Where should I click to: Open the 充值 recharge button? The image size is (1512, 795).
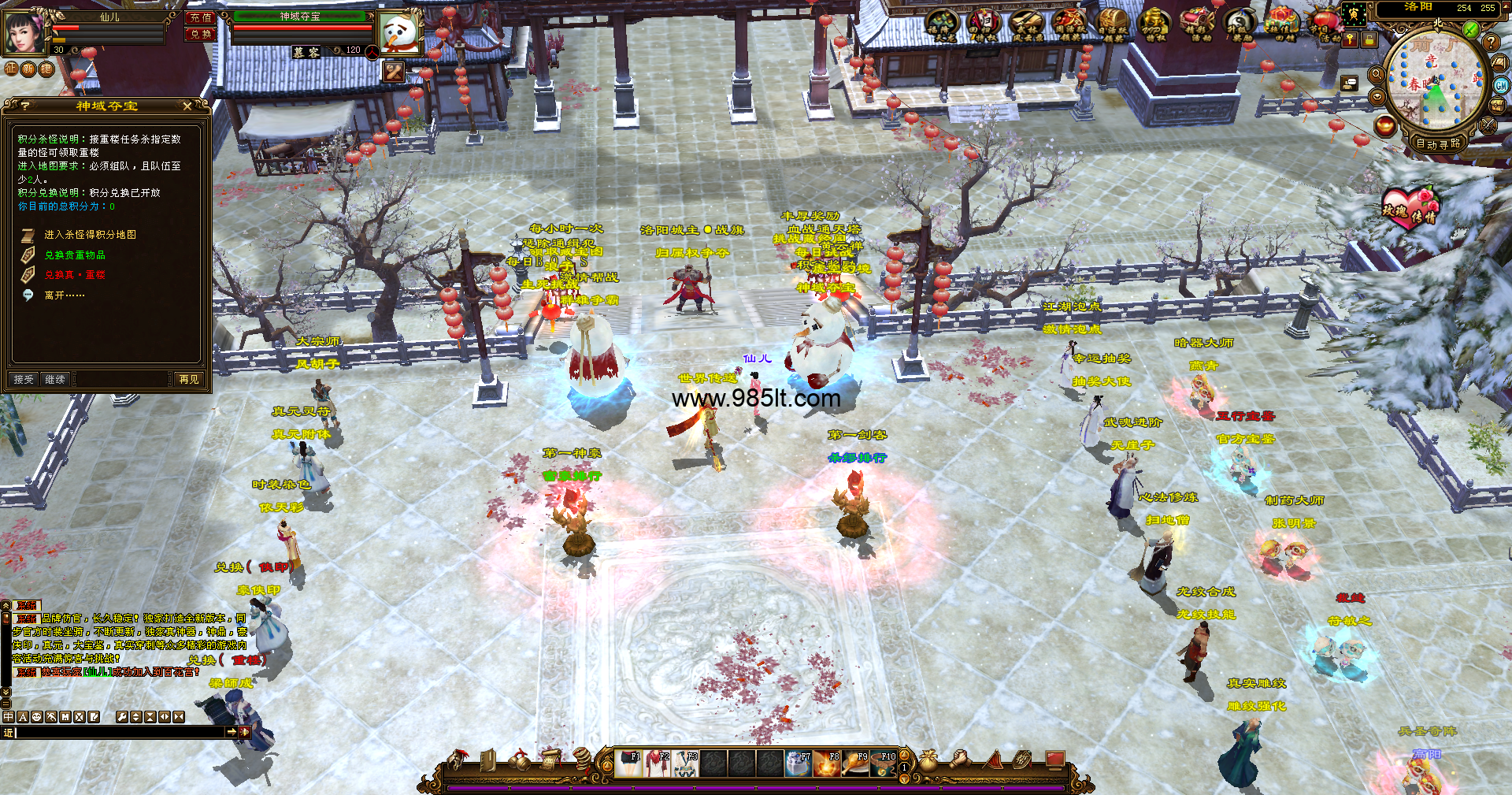pyautogui.click(x=200, y=17)
